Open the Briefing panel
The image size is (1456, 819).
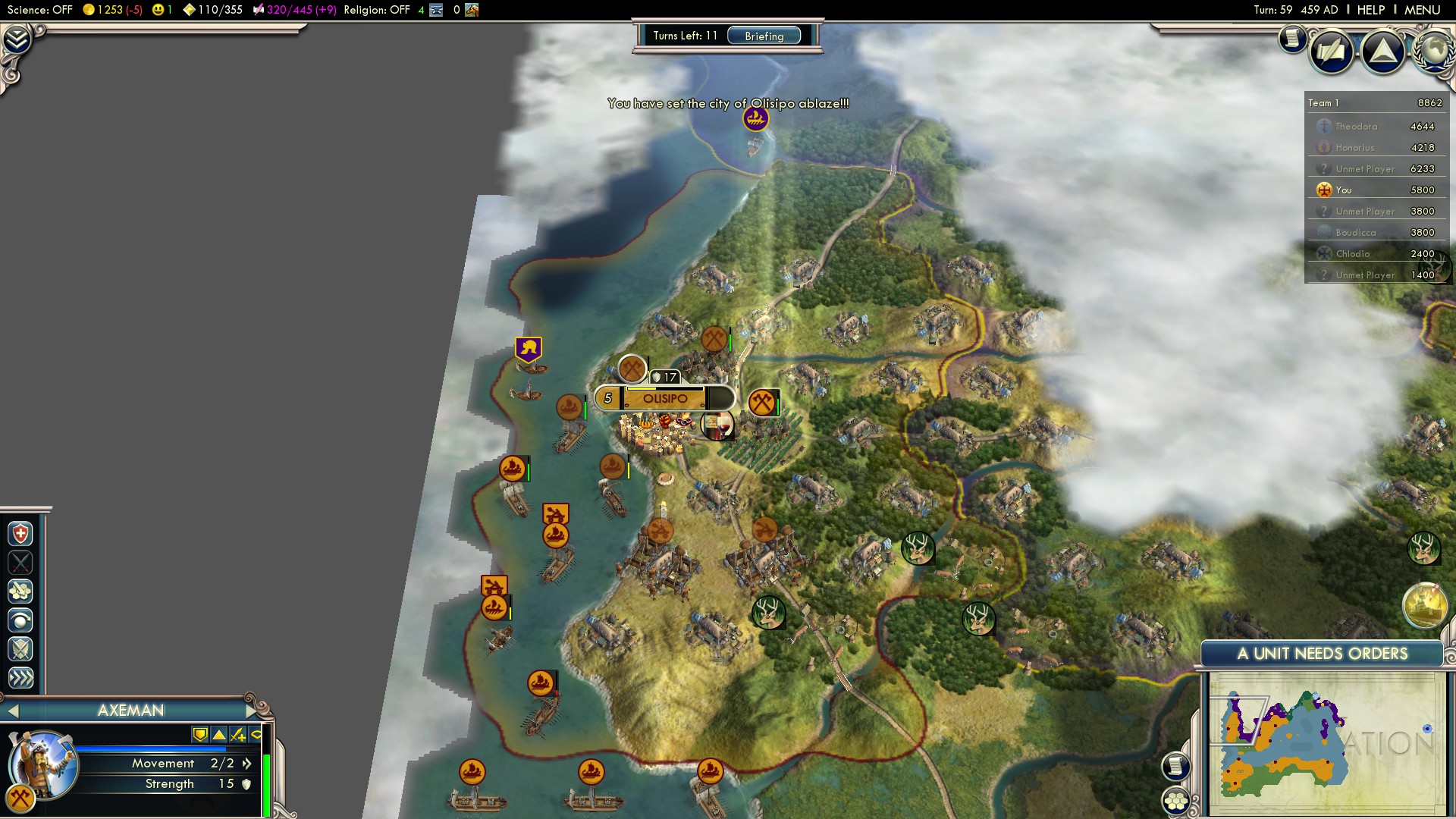(x=764, y=36)
